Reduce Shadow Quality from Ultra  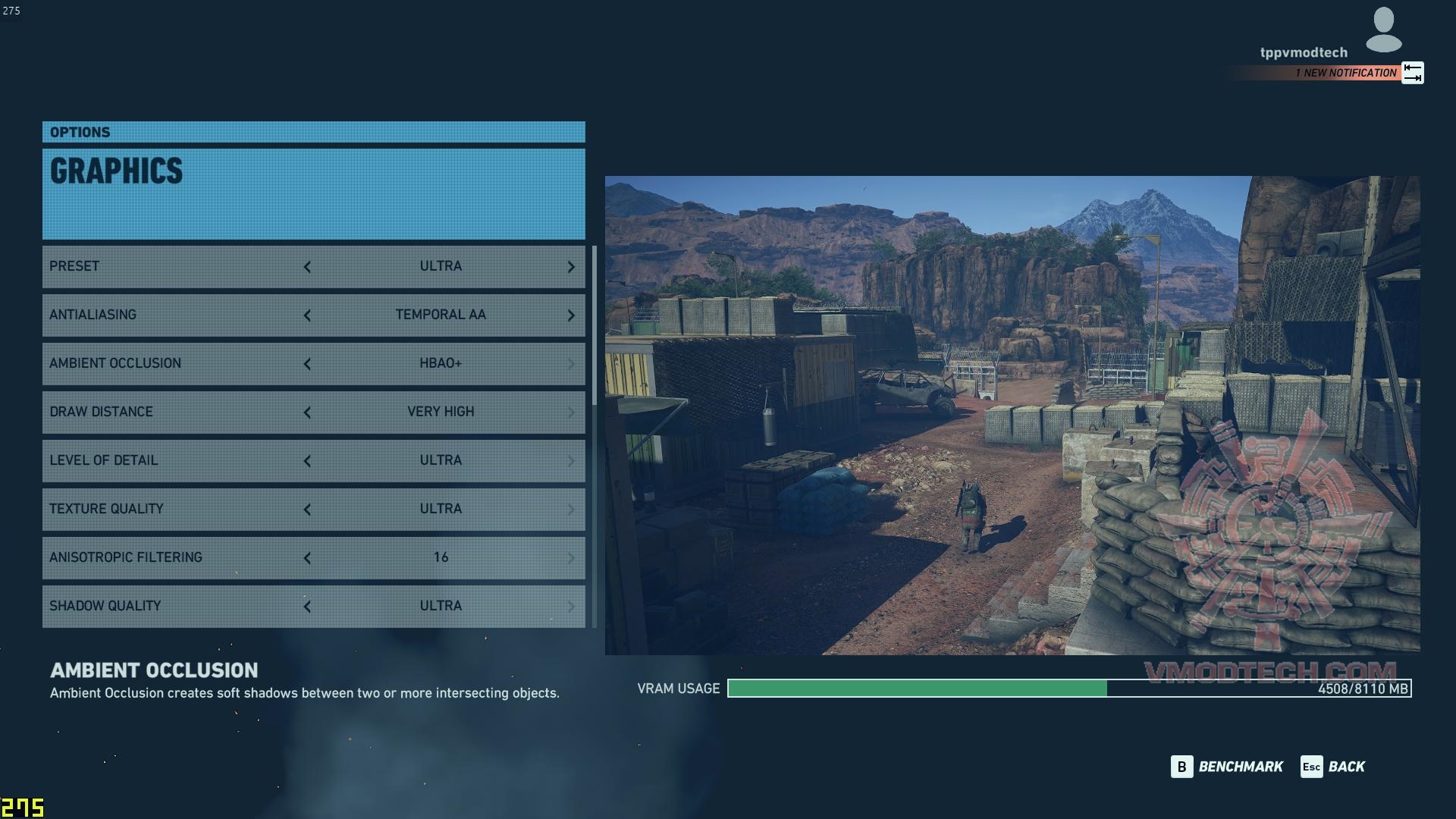(307, 607)
